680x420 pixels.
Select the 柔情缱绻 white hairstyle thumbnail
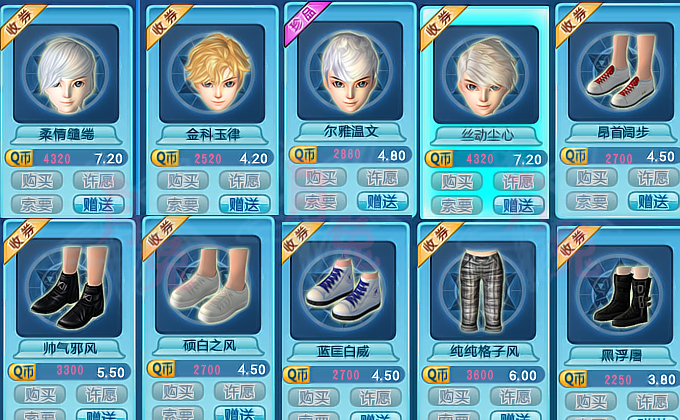point(66,73)
